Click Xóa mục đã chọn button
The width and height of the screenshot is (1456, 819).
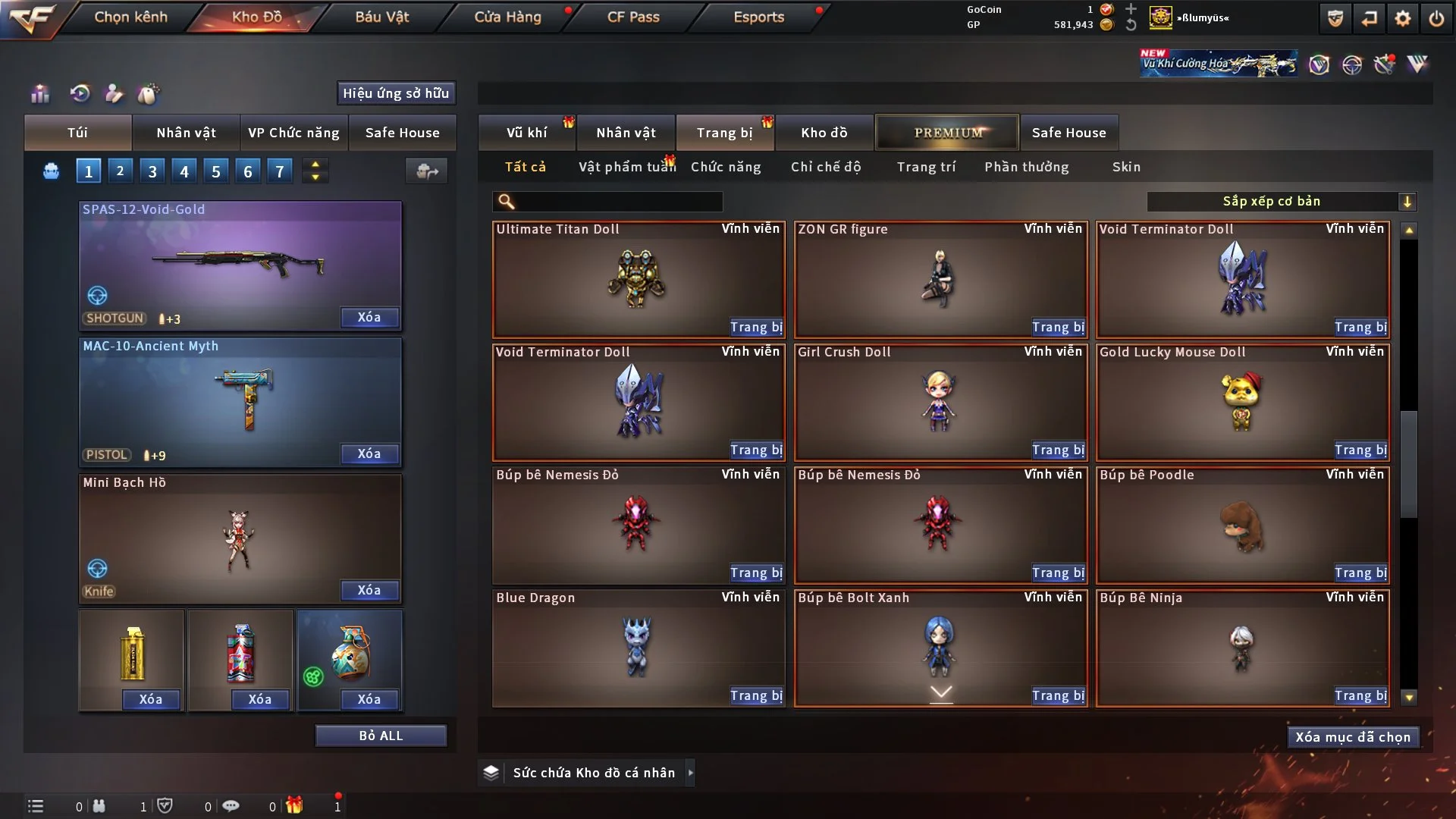click(1352, 737)
